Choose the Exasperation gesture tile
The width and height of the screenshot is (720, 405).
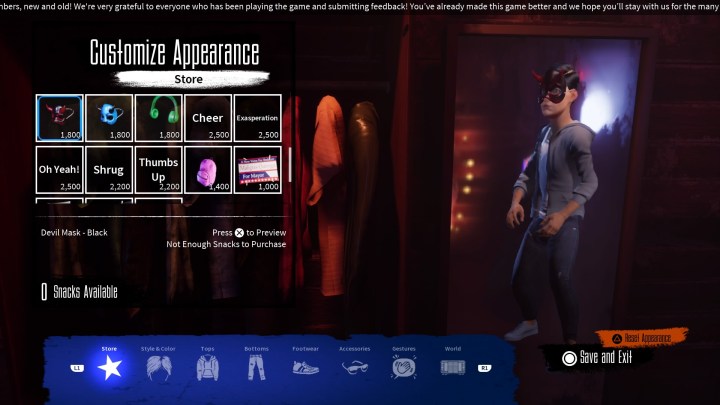pyautogui.click(x=257, y=118)
